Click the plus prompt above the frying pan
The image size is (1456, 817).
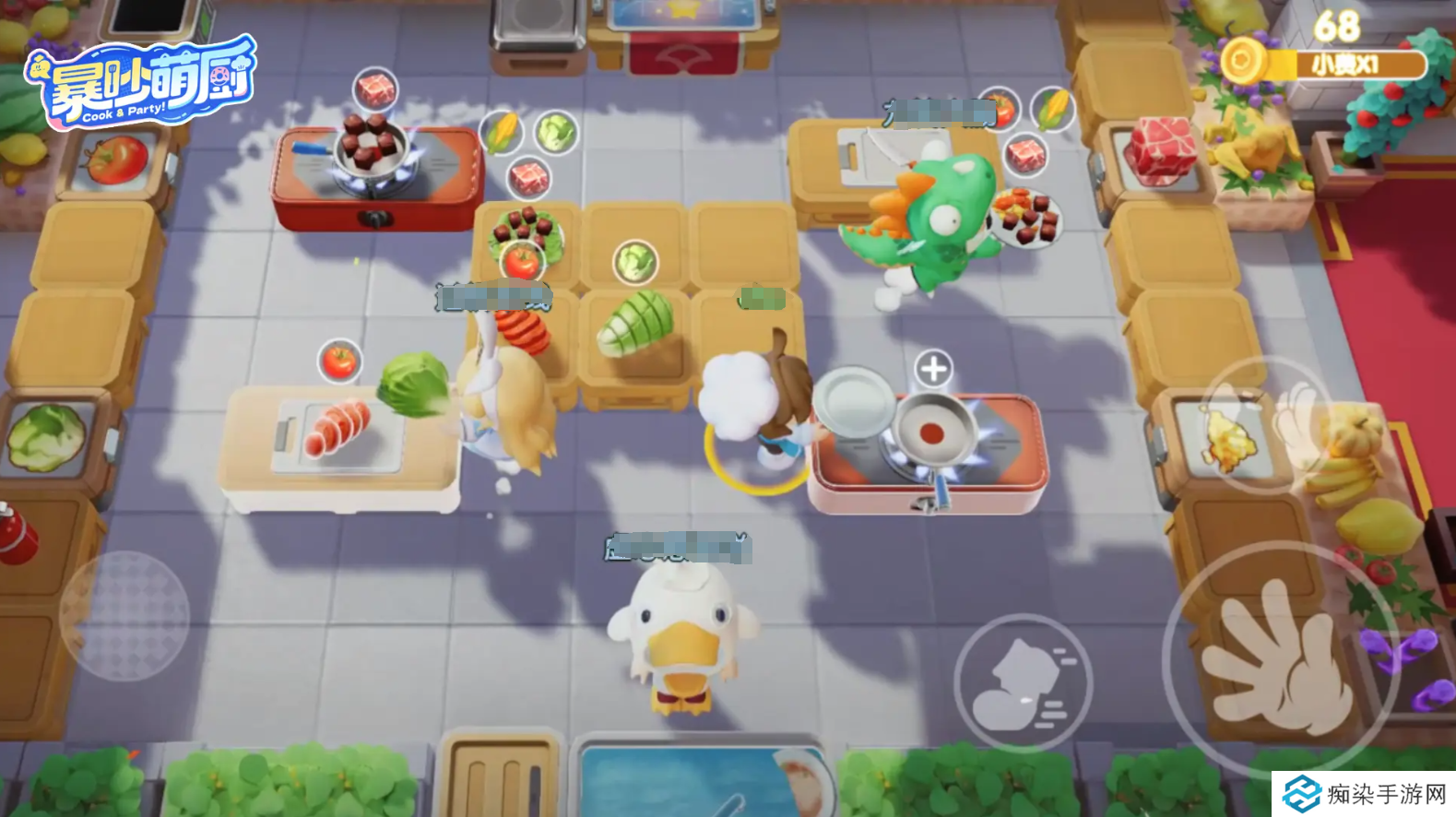pos(933,369)
